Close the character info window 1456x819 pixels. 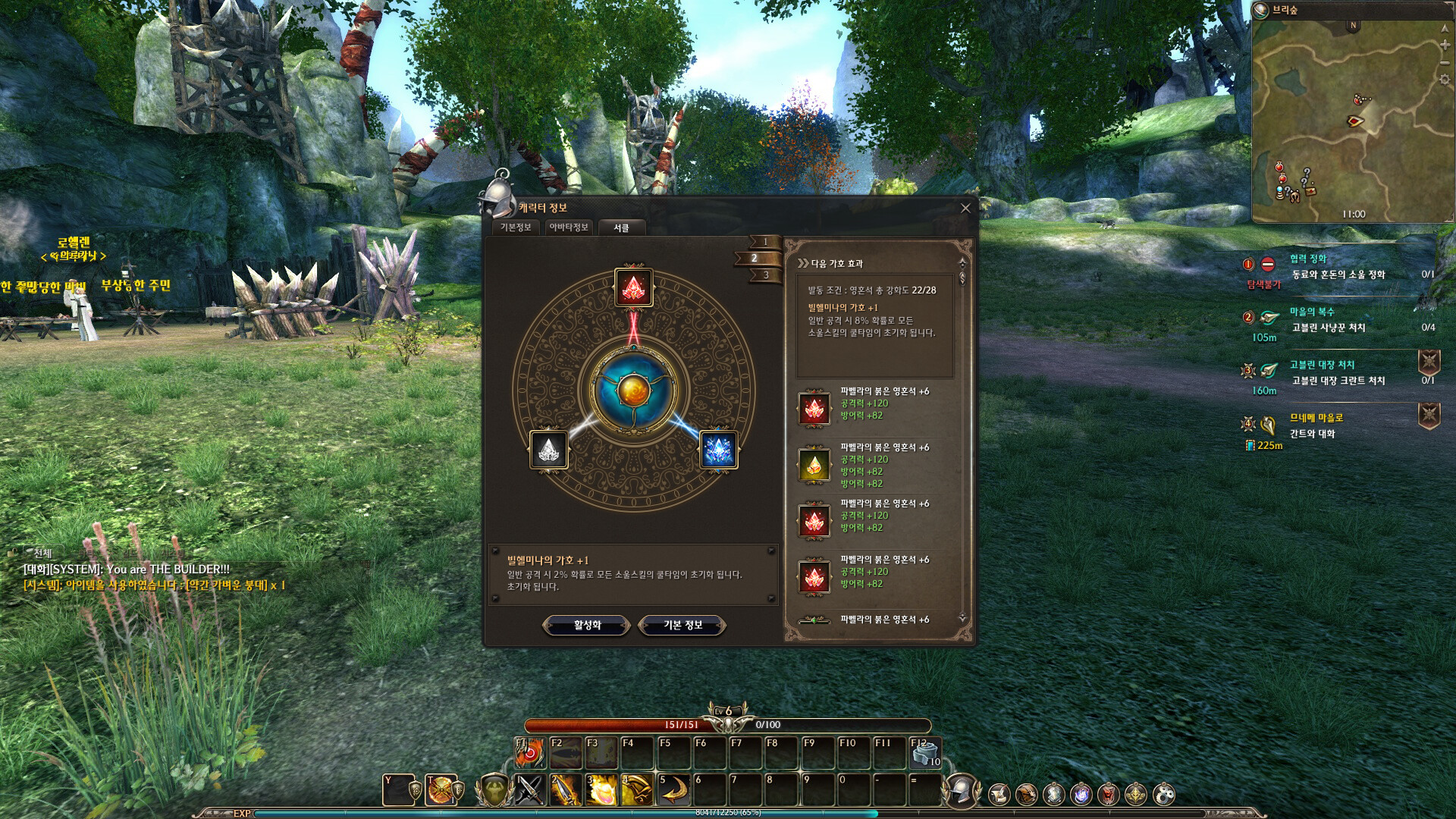[965, 209]
